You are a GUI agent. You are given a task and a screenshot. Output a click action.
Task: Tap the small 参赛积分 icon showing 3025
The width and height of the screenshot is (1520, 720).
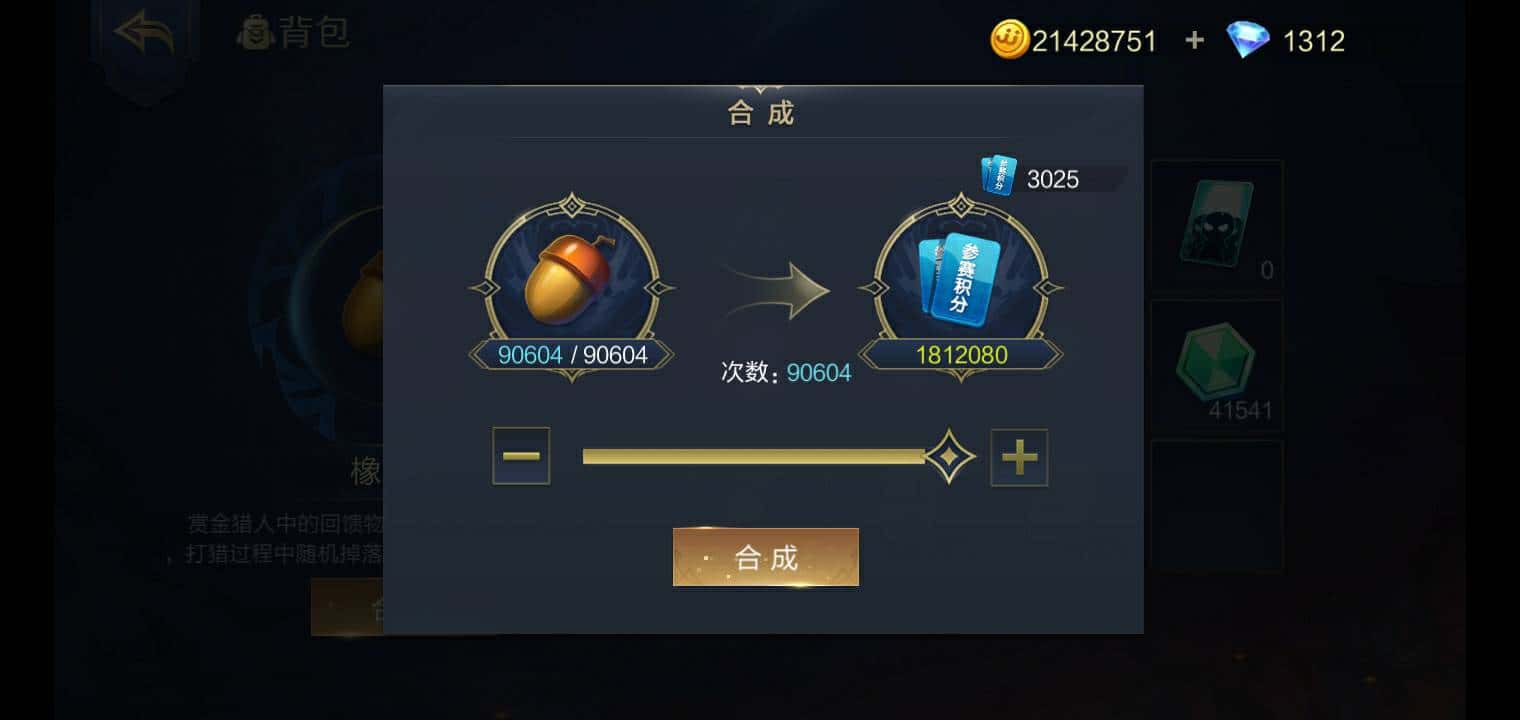pyautogui.click(x=997, y=175)
